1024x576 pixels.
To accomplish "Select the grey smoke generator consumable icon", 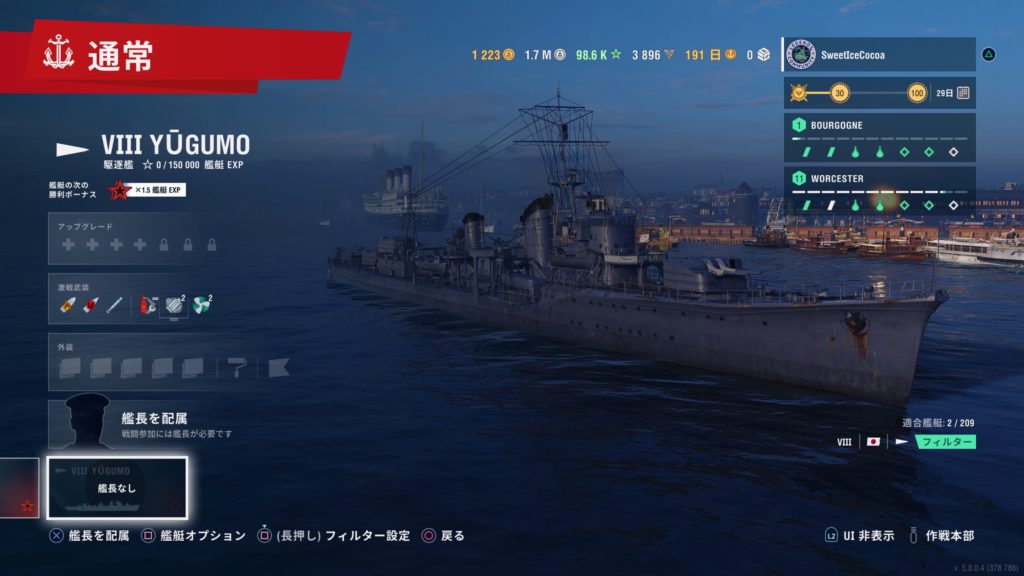I will pyautogui.click(x=175, y=304).
